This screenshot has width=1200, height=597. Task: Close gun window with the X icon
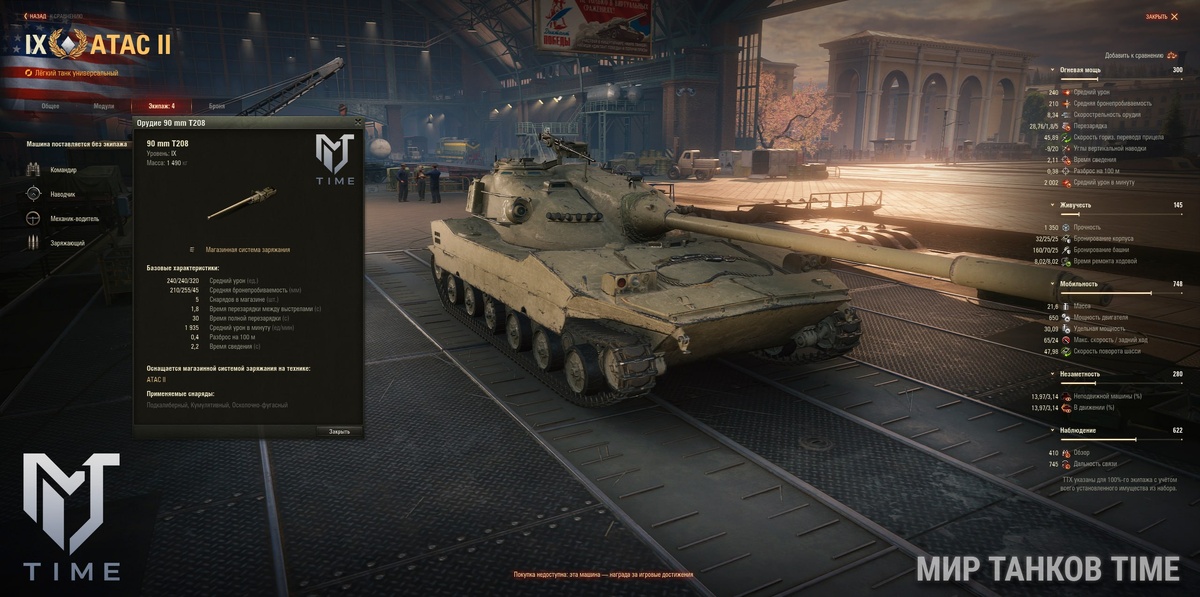[x=357, y=121]
